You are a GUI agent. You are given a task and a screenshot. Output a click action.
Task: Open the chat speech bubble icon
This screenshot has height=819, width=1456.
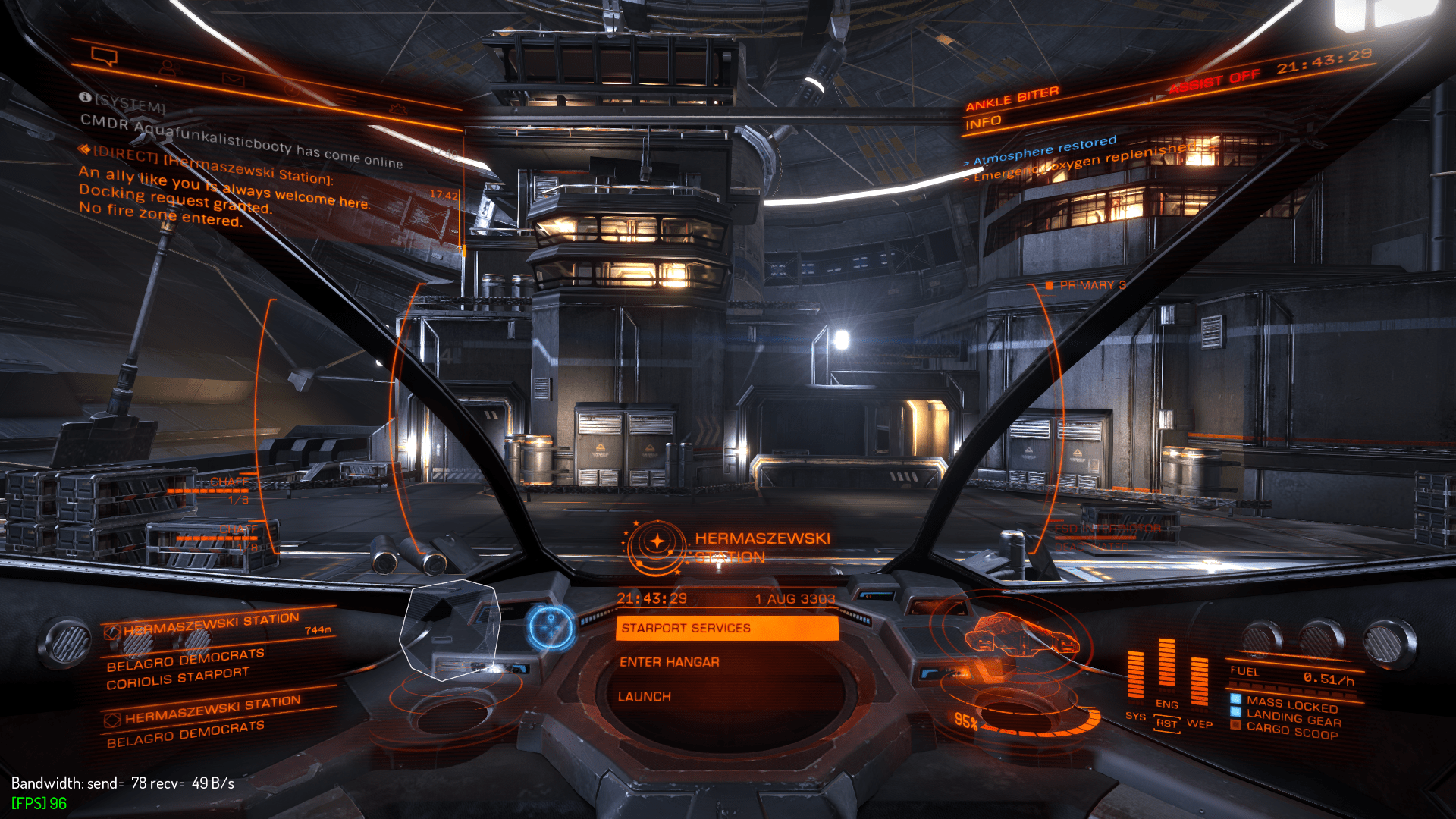(x=103, y=55)
